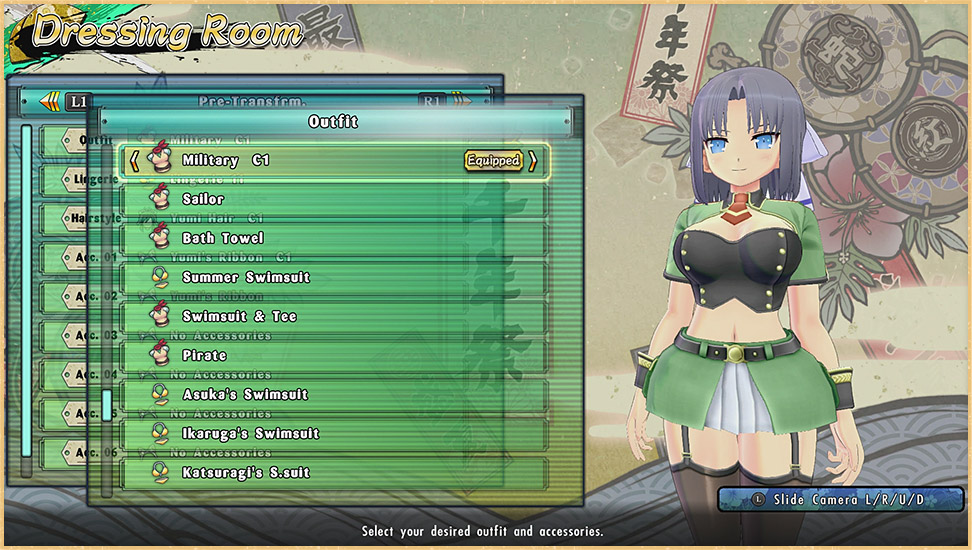Switch to the previous Pre-Transfm. page arrow
This screenshot has width=972, height=550.
[49, 101]
